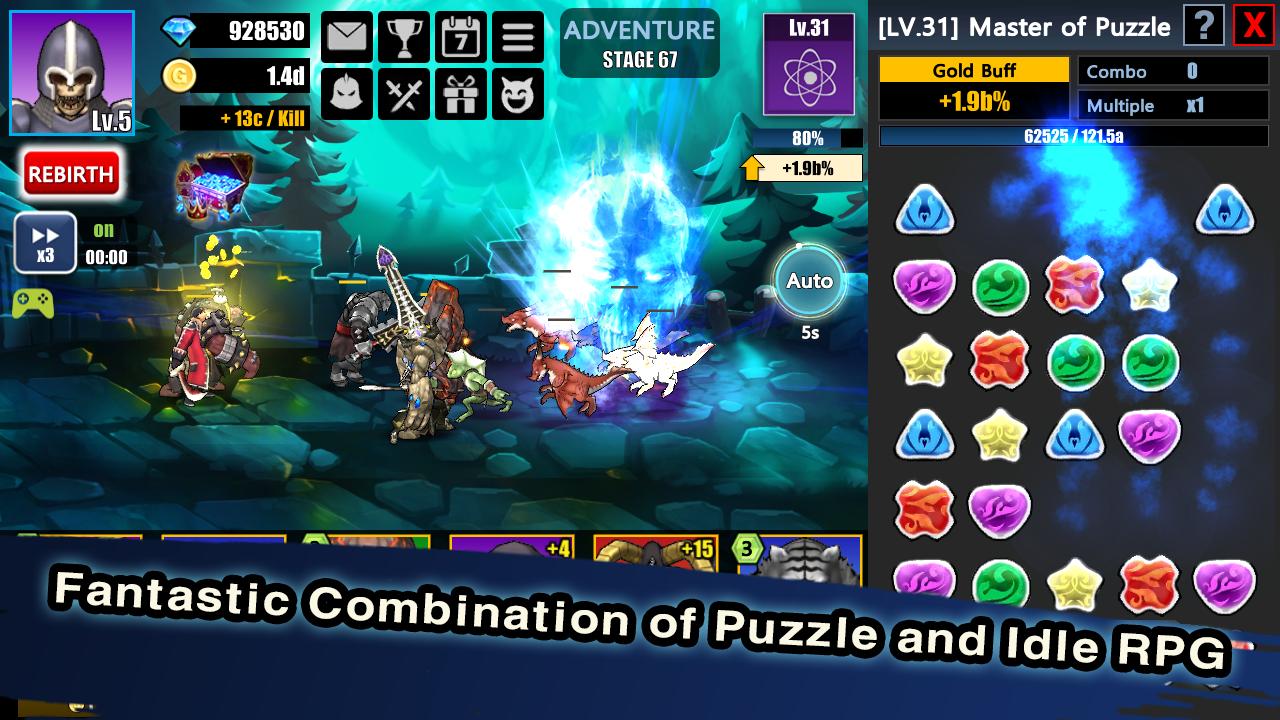Open the mail inbox icon
The width and height of the screenshot is (1280, 720).
pos(346,35)
